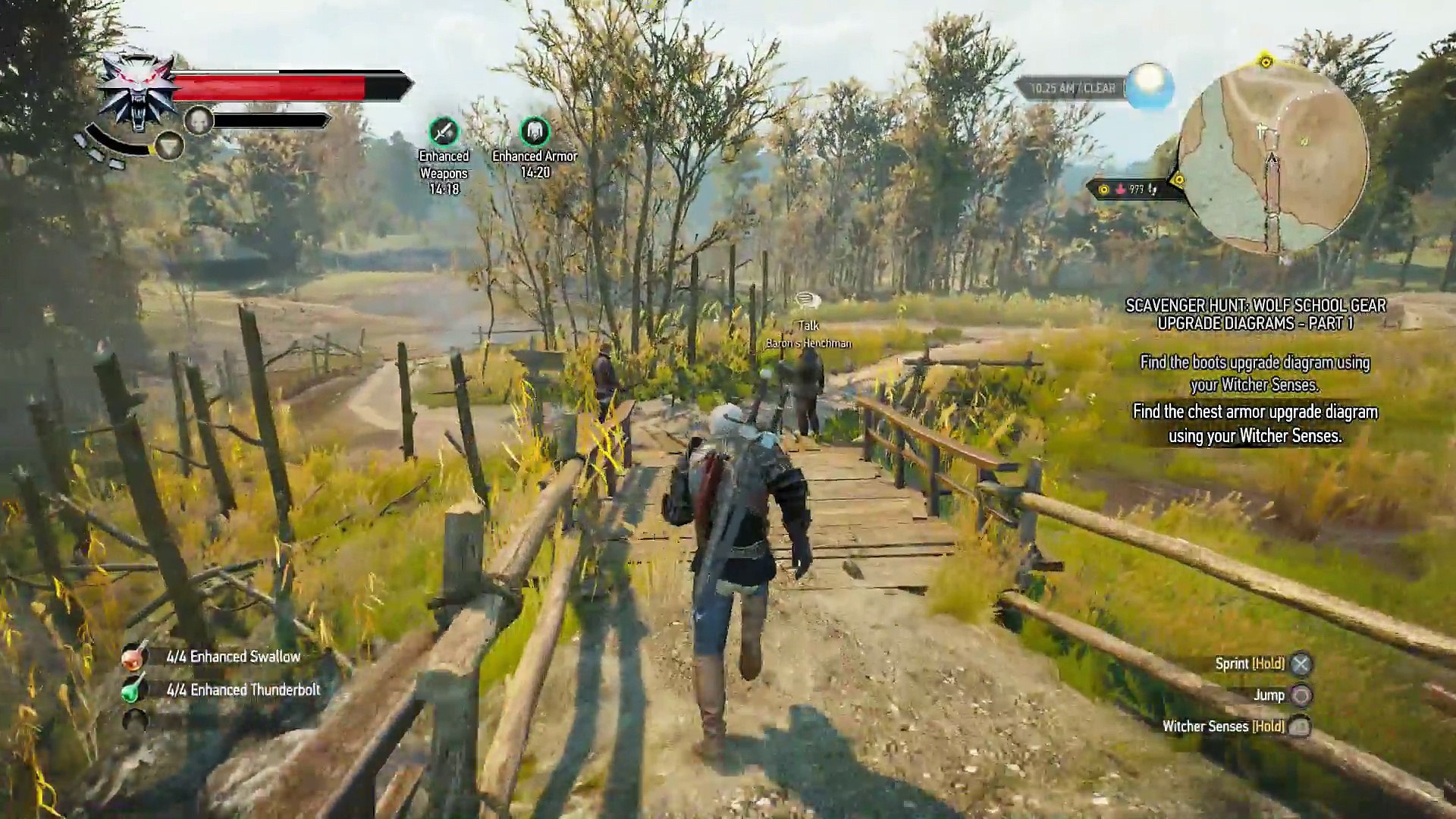Select the Enhanced Swallow potion slot
Image resolution: width=1456 pixels, height=819 pixels.
point(134,657)
